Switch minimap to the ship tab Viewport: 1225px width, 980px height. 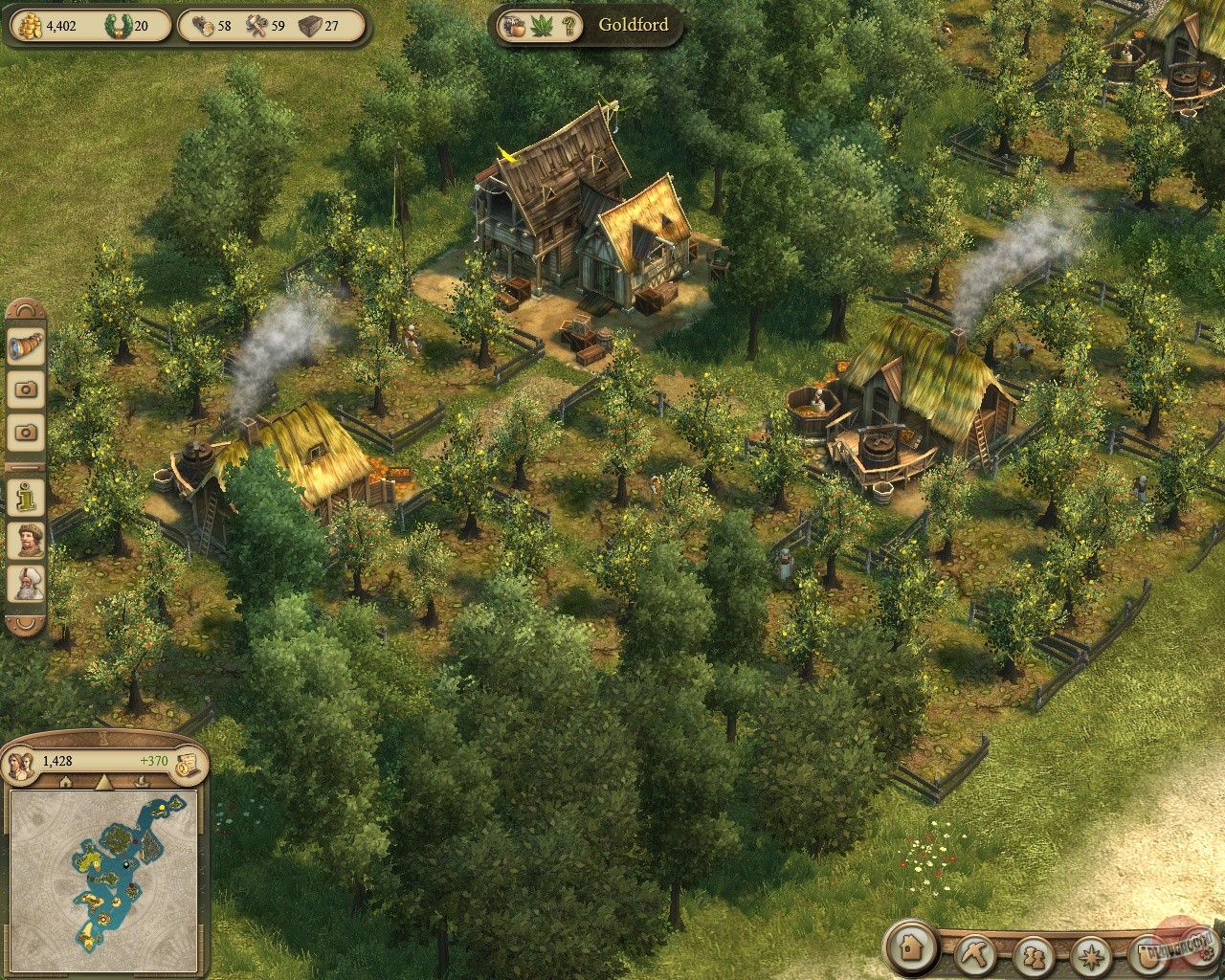tap(141, 782)
